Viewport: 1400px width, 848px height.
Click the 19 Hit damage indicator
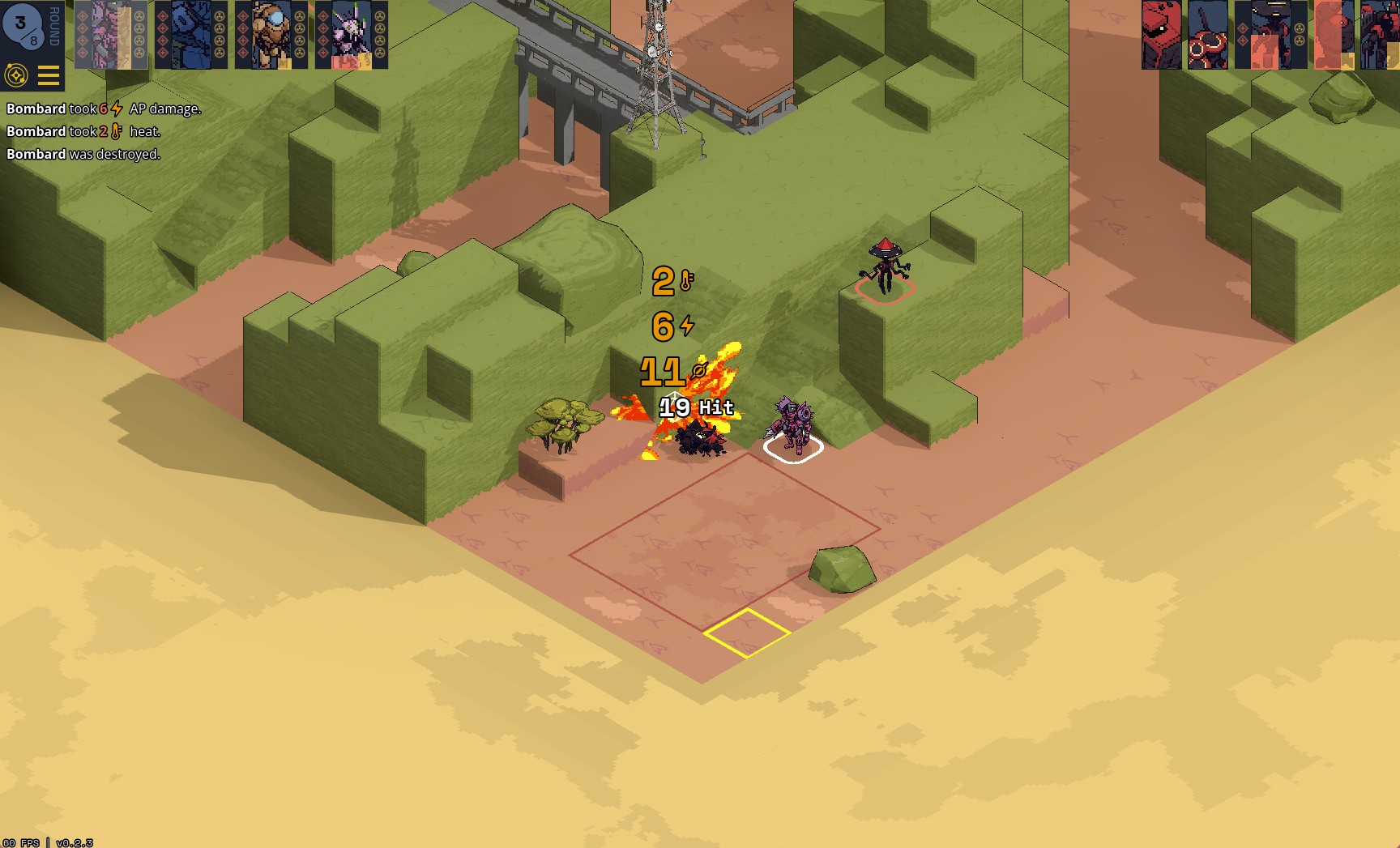tap(694, 409)
